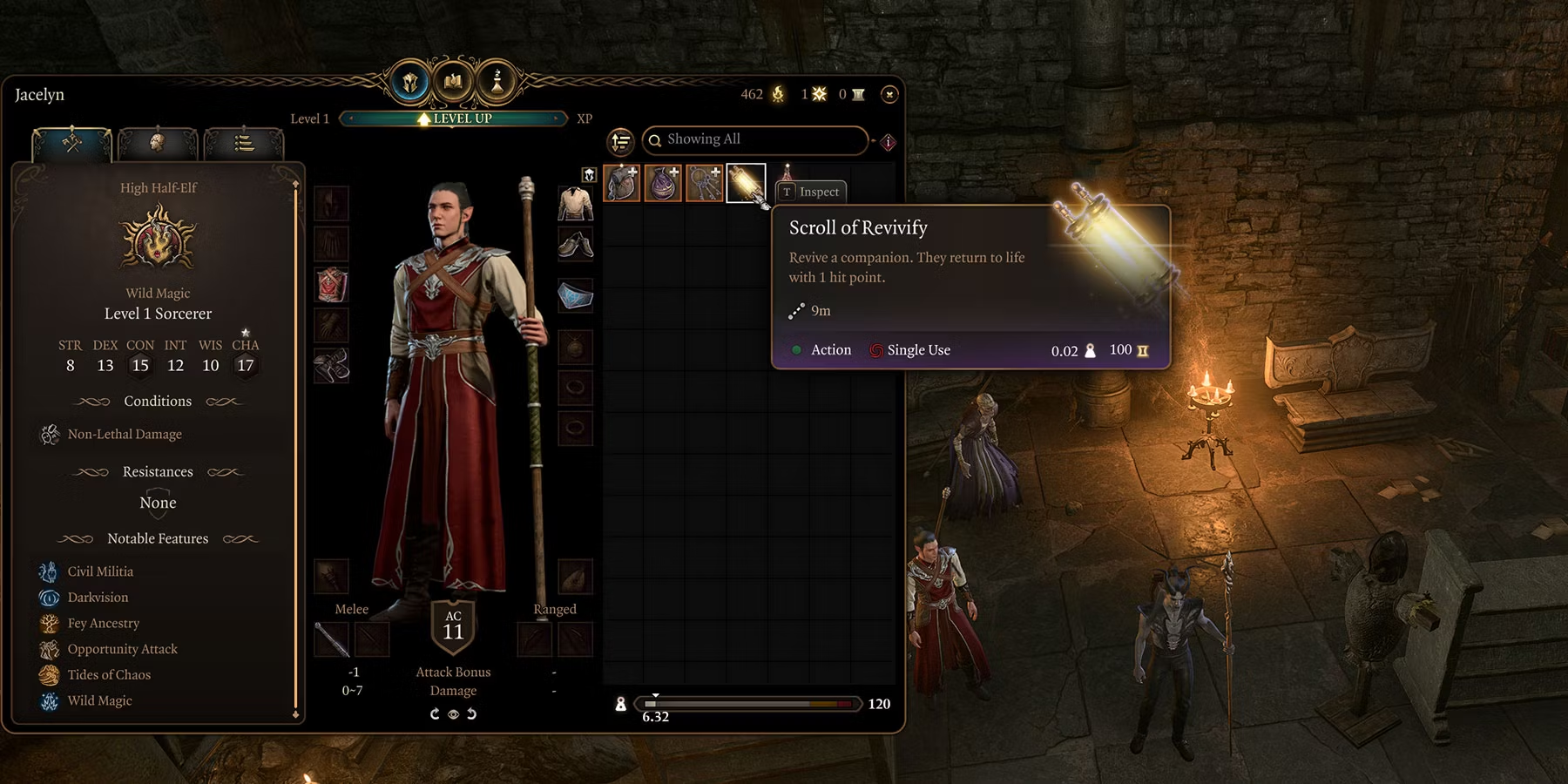
Task: Select the equipped red robe armour slot
Action: point(332,285)
